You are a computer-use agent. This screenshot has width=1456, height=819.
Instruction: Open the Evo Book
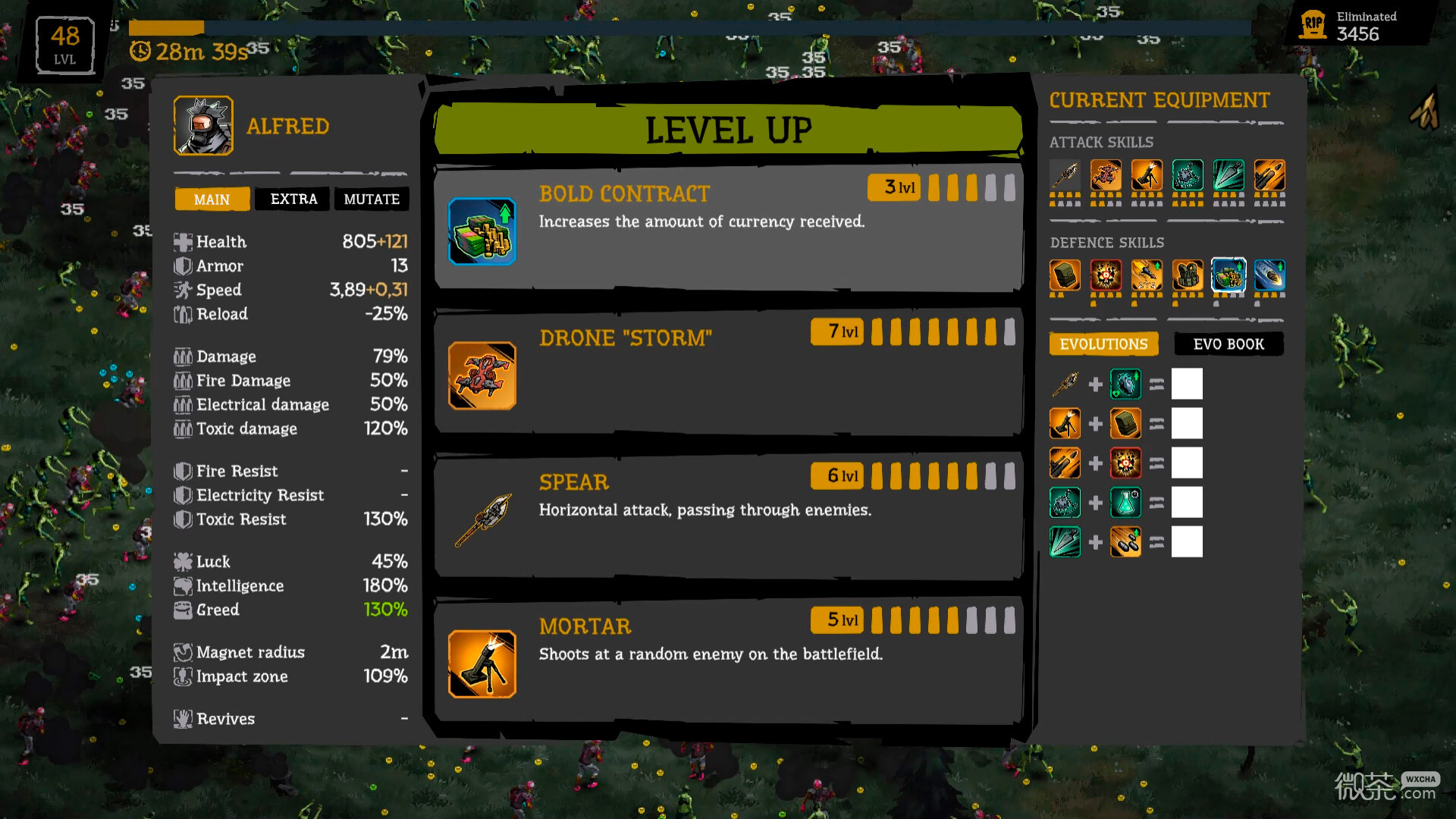point(1228,344)
